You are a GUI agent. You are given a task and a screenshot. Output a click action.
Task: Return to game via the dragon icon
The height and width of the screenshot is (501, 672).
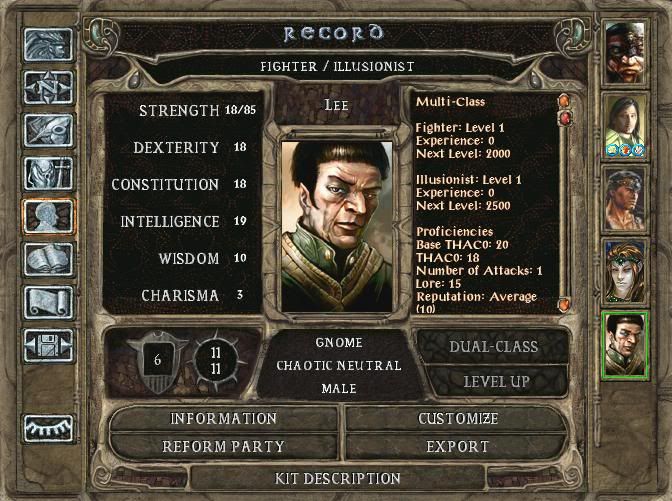[x=48, y=43]
